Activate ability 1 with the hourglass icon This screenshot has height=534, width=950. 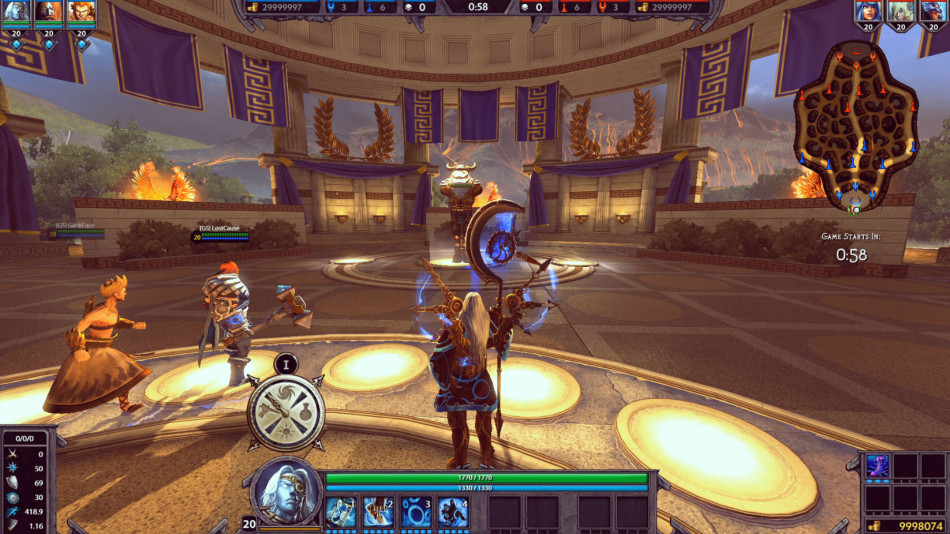tap(340, 511)
